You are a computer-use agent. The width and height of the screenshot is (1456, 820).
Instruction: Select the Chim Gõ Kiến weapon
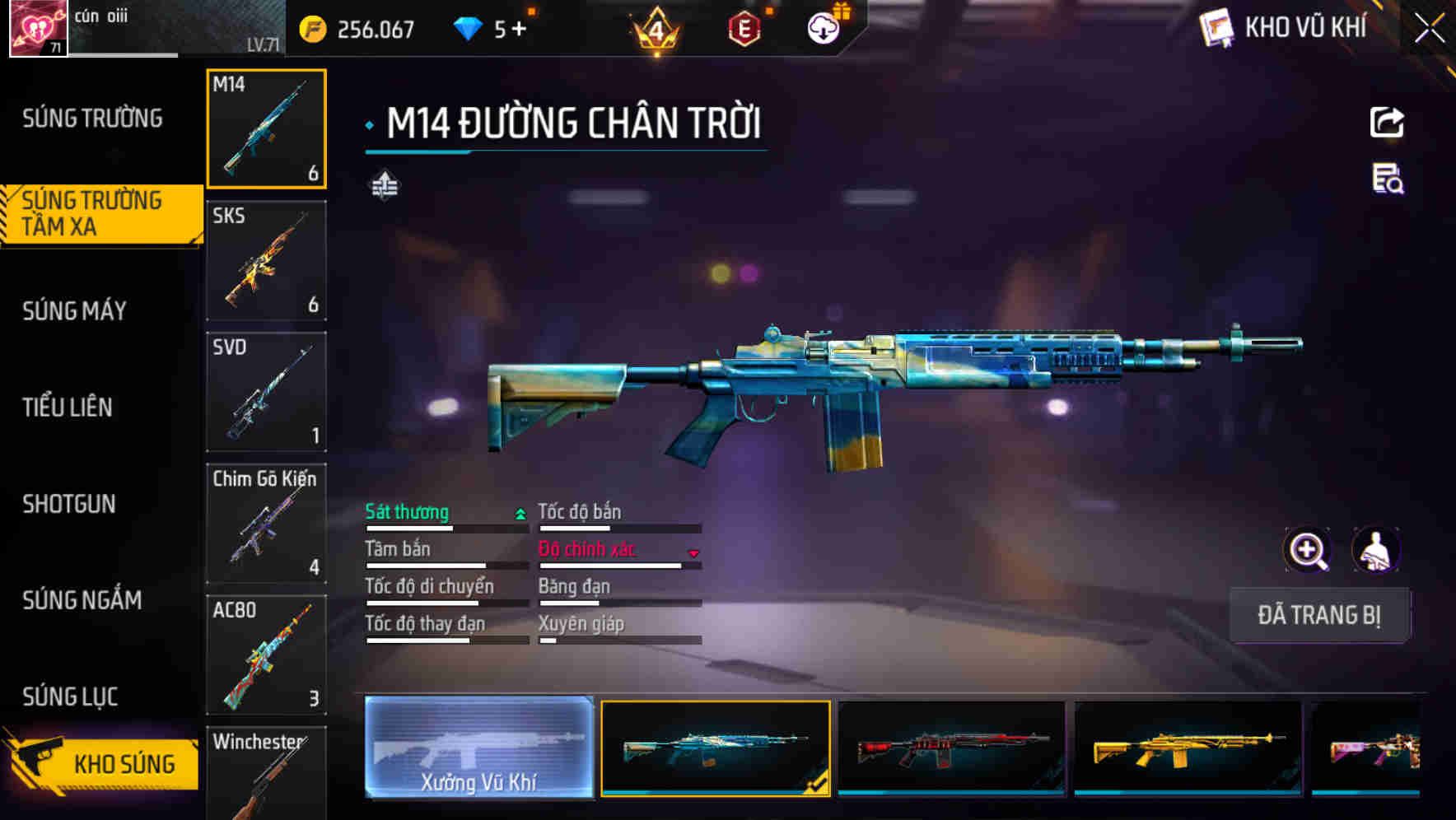coord(266,524)
